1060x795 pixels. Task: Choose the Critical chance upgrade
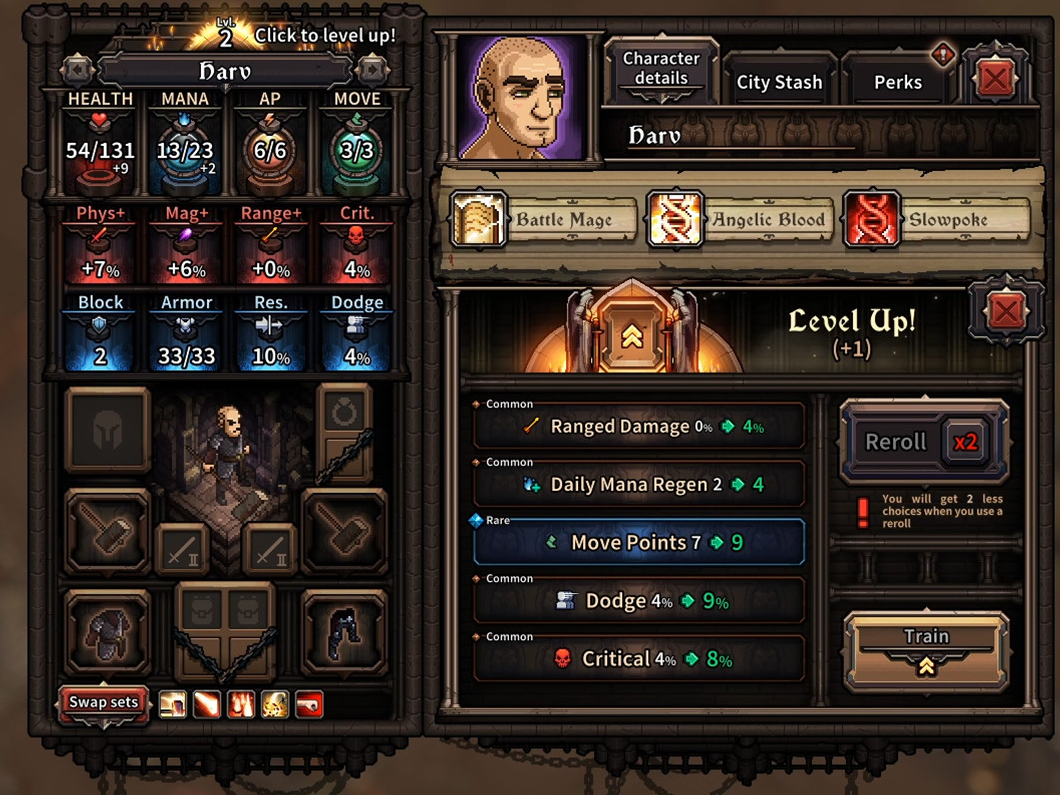coord(638,659)
